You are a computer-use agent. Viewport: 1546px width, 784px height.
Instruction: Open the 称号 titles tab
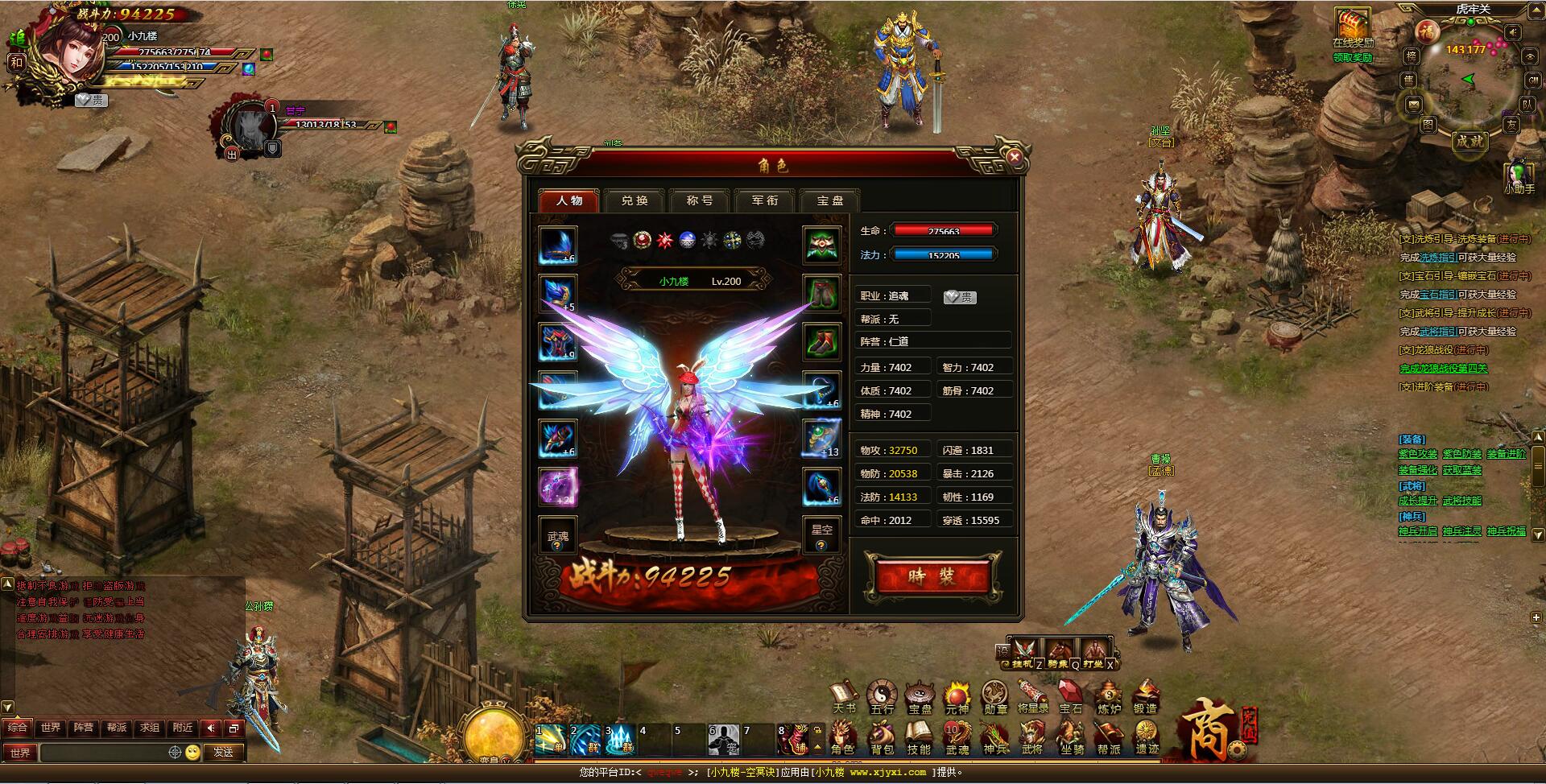[x=699, y=200]
